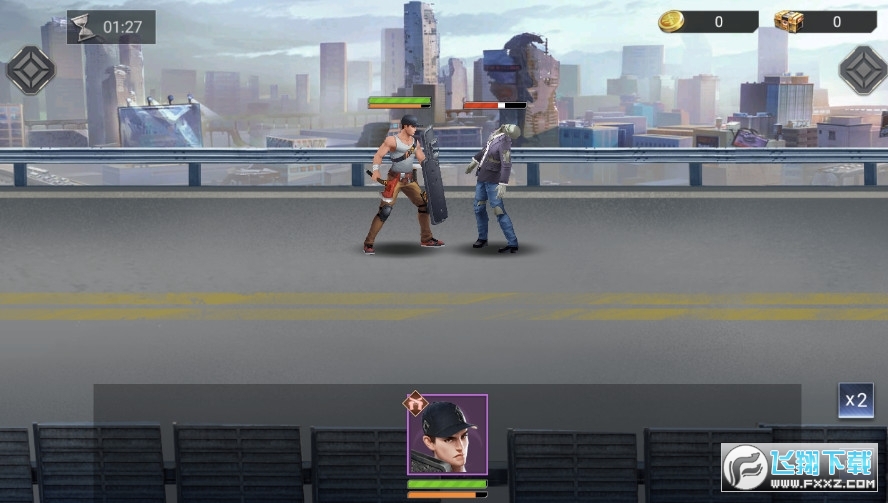Click the diamond emblem icon near the chest counter

pos(861,70)
